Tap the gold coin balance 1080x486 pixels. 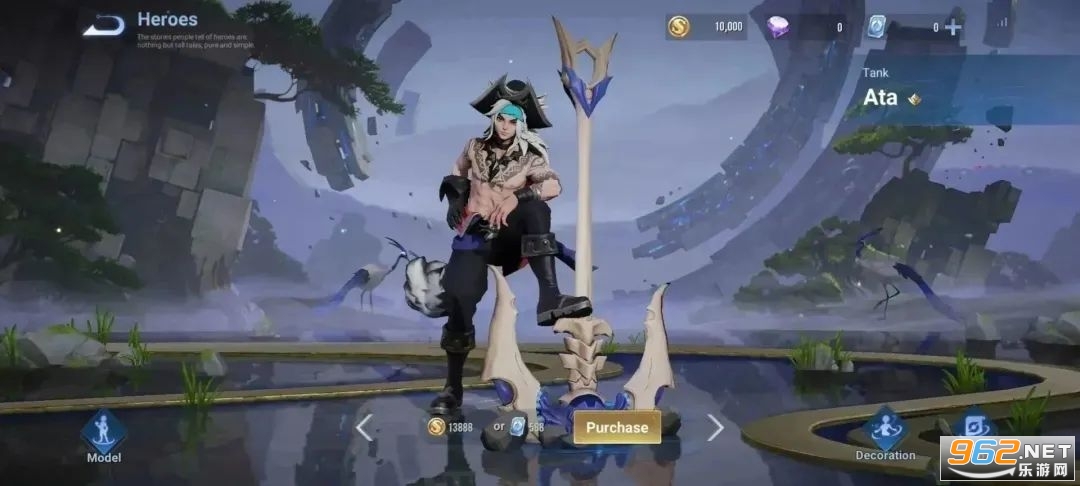pos(707,27)
